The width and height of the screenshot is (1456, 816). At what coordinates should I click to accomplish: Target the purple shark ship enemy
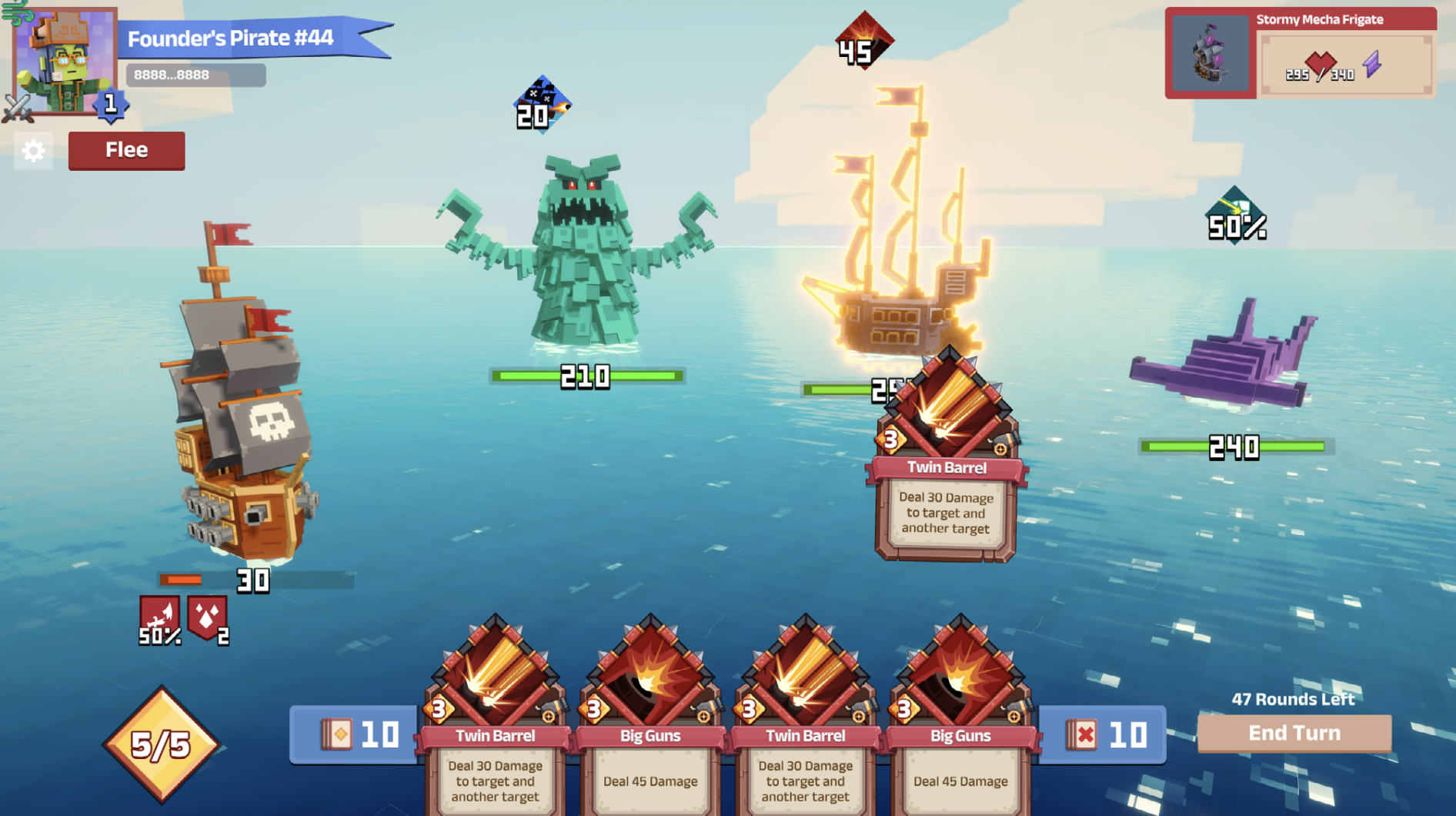[1227, 358]
